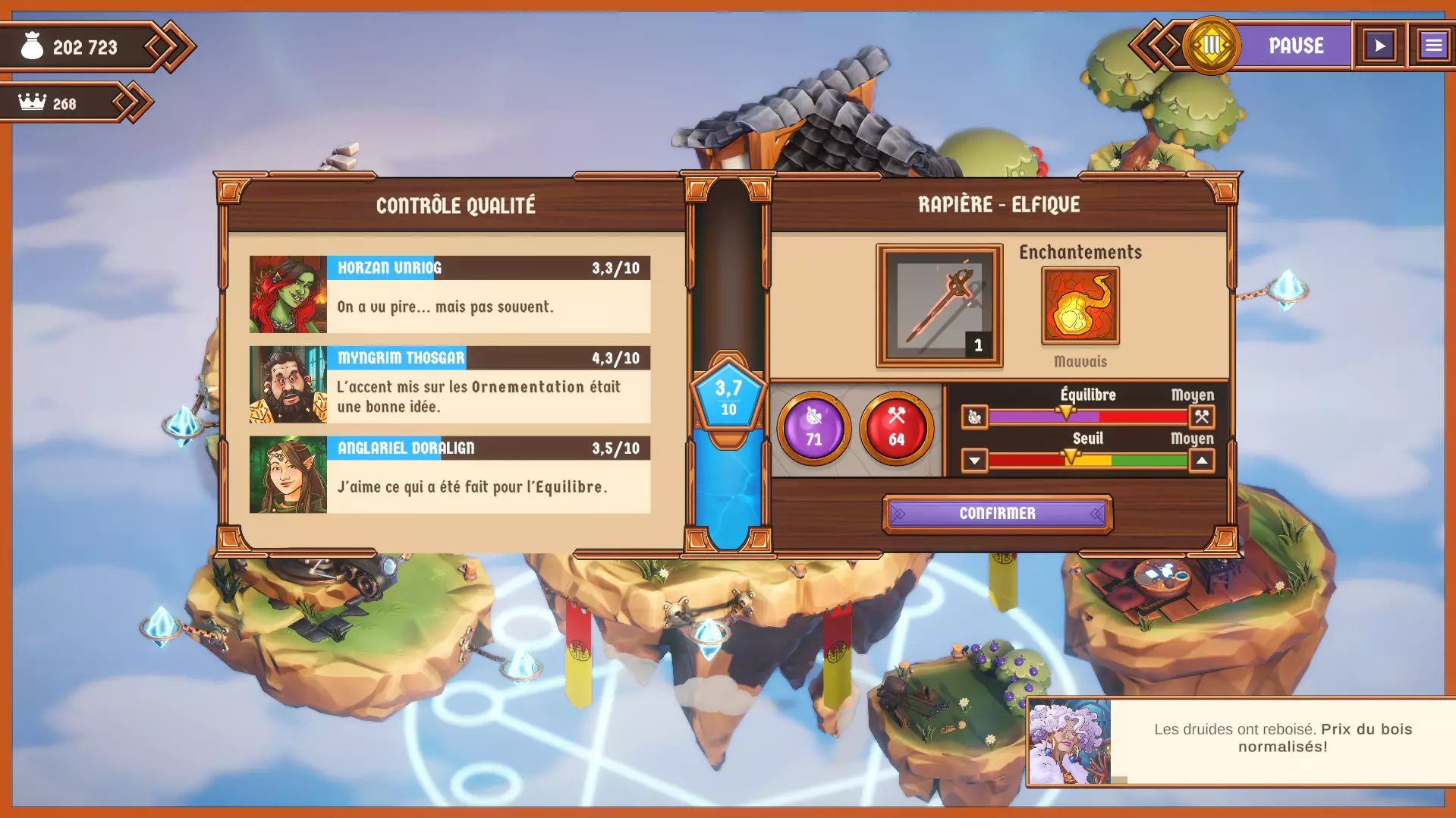Select the elven rapier item slot
Viewport: 1456px width, 818px height.
[x=939, y=306]
